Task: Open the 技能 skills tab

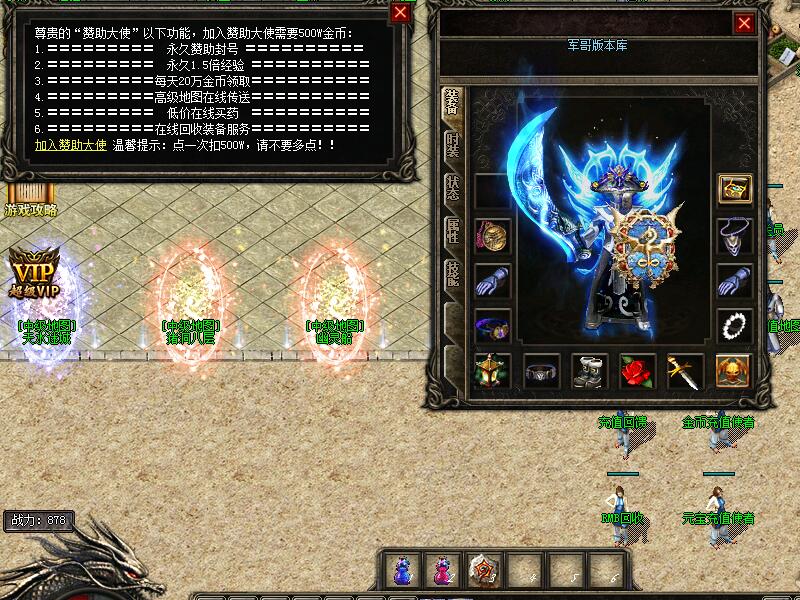Action: click(452, 276)
